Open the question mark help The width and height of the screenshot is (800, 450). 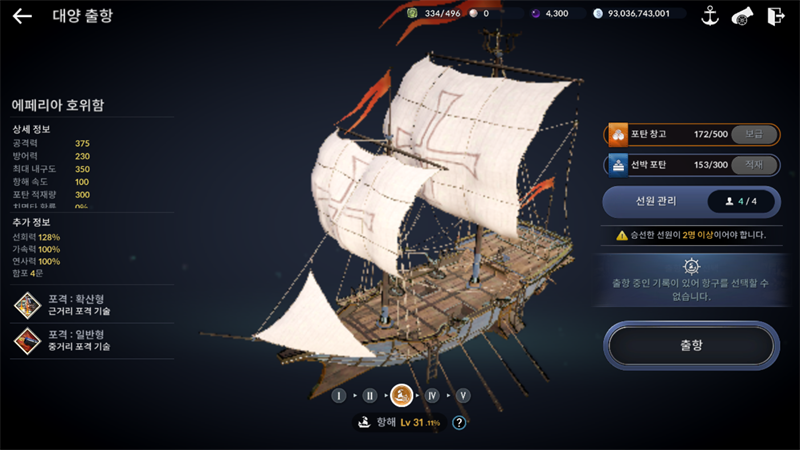(459, 423)
